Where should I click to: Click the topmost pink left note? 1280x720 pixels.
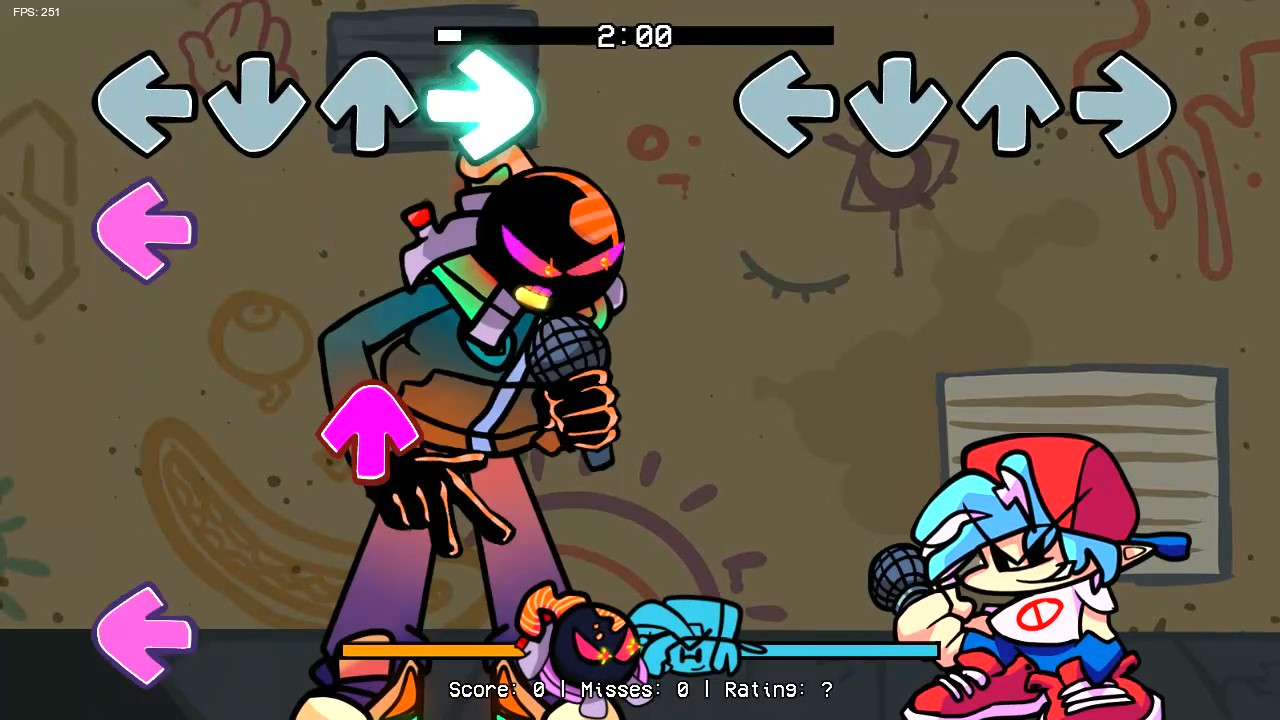[143, 230]
